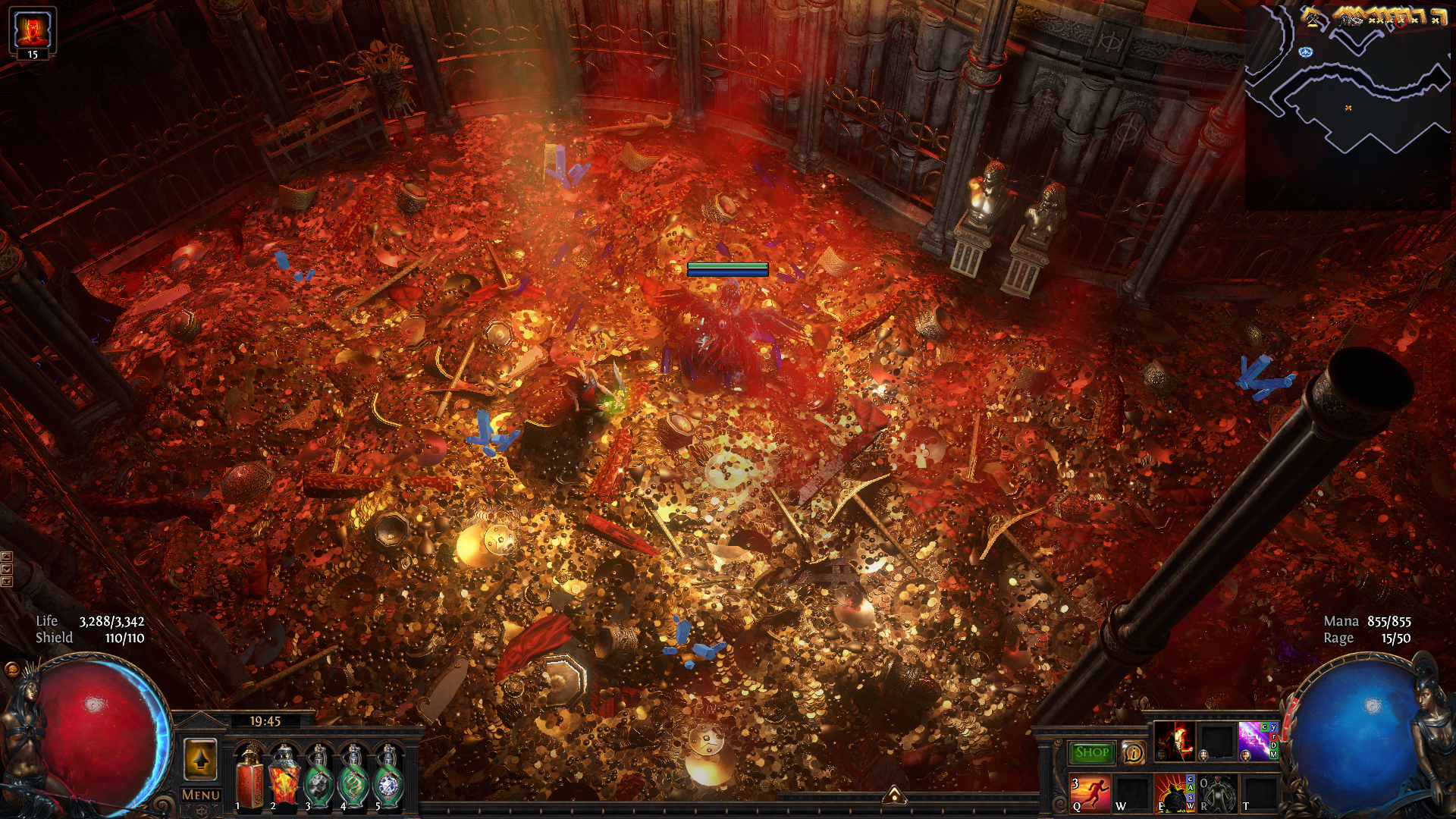Click the red buff icon showing 15
This screenshot has width=1456, height=819.
[x=33, y=33]
